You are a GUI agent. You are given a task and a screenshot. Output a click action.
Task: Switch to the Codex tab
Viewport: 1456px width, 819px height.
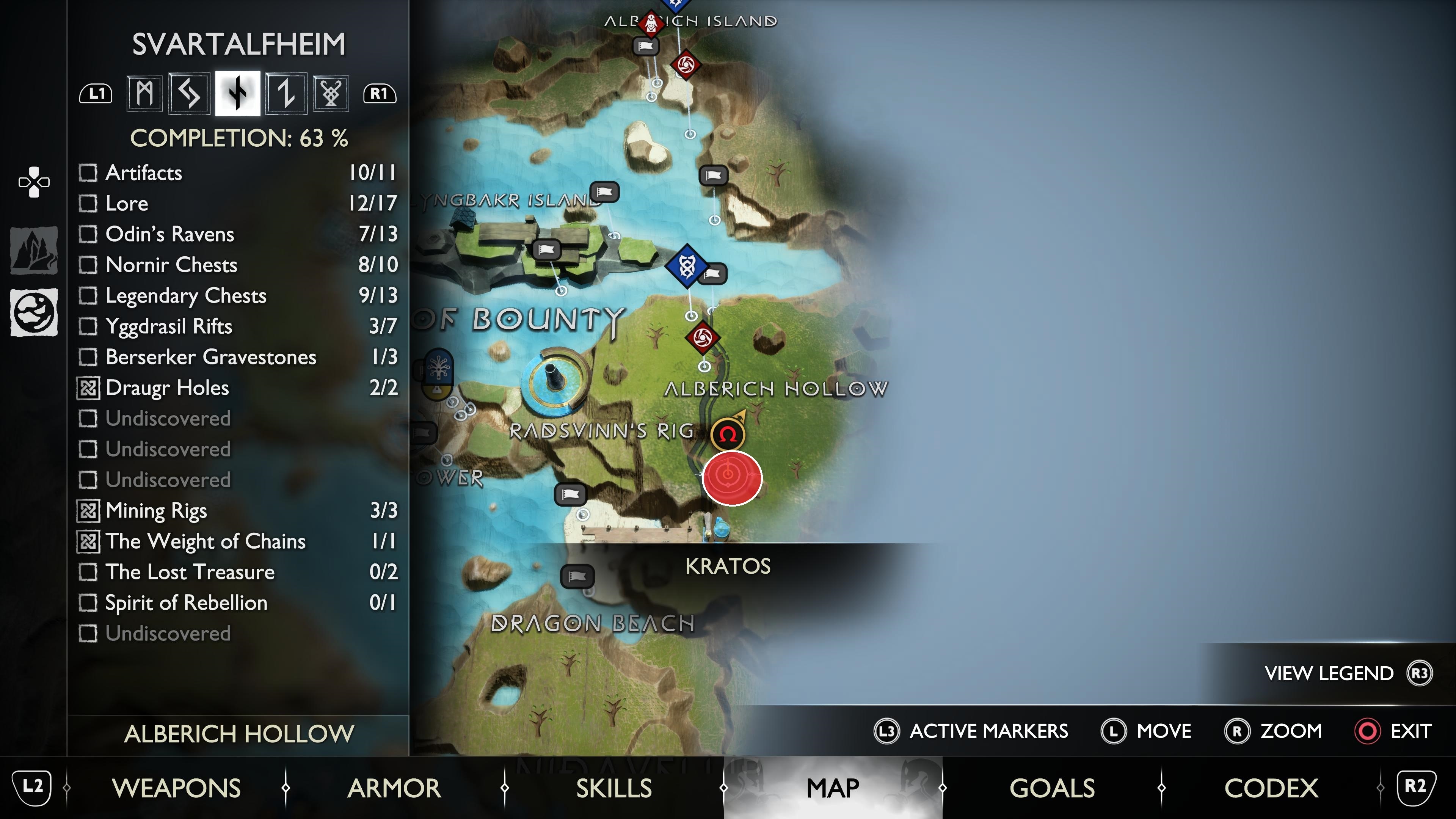tap(1271, 788)
